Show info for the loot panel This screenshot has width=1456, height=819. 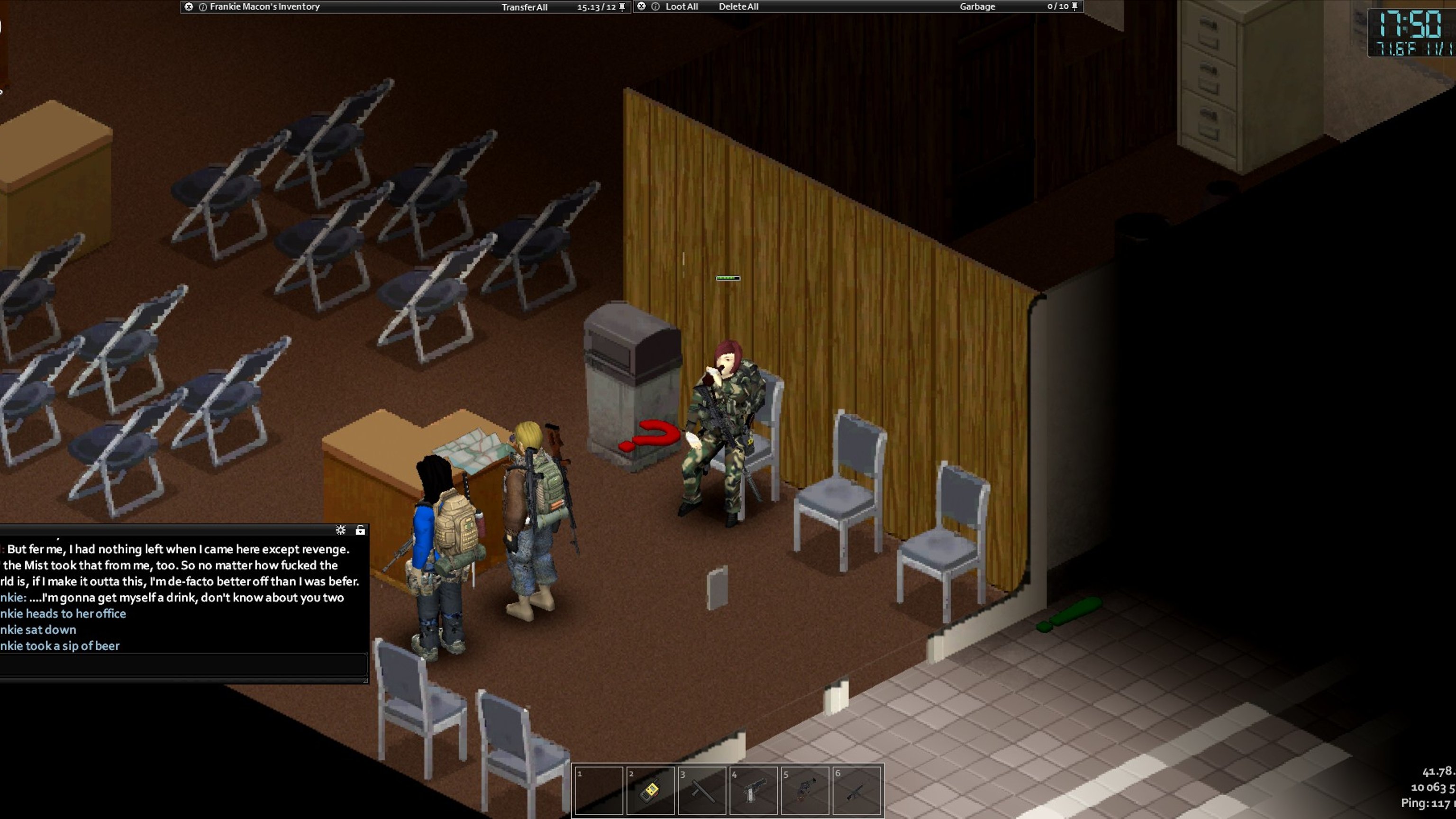click(655, 7)
